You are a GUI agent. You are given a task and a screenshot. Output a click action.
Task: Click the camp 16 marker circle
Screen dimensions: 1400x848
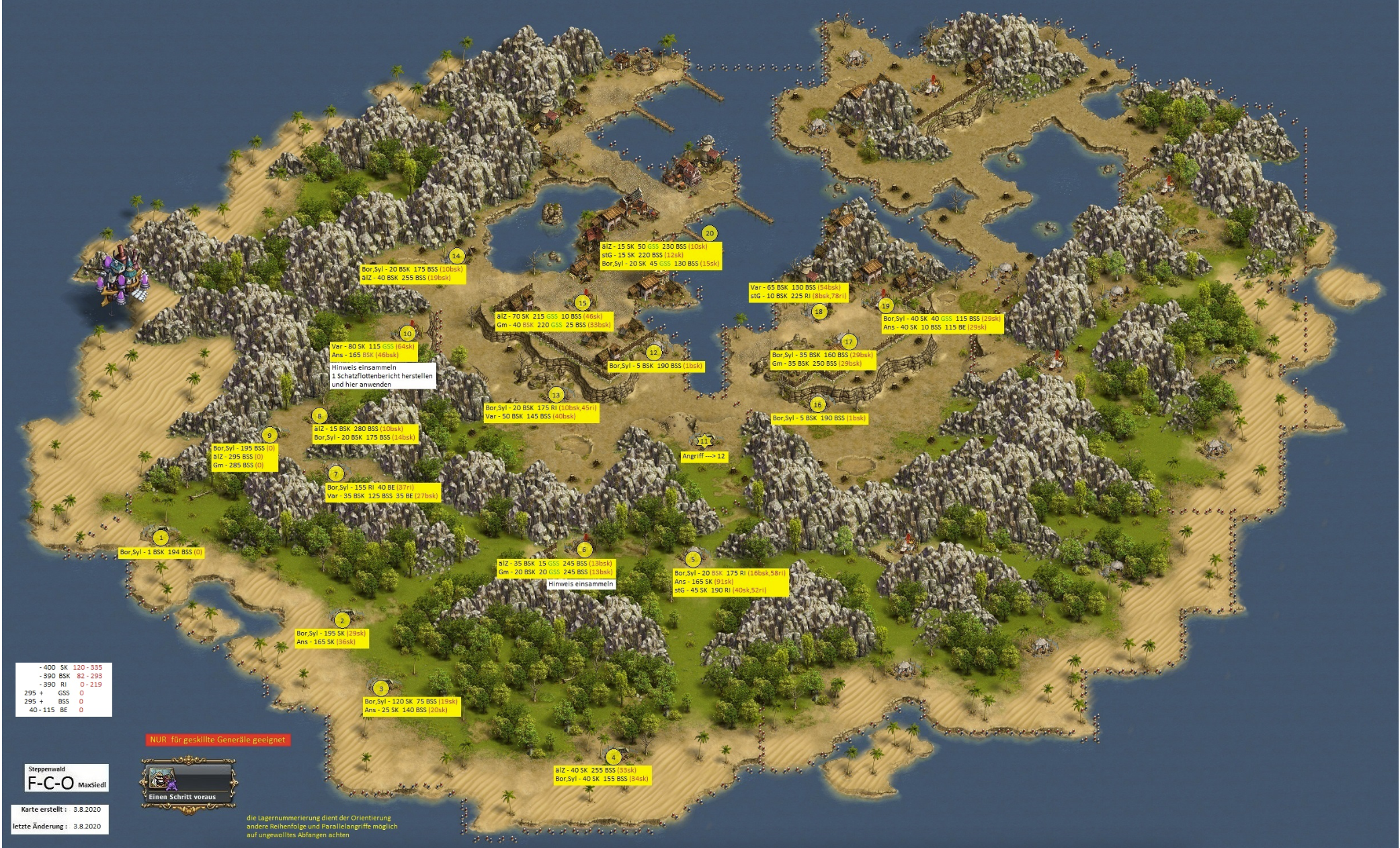pos(817,405)
